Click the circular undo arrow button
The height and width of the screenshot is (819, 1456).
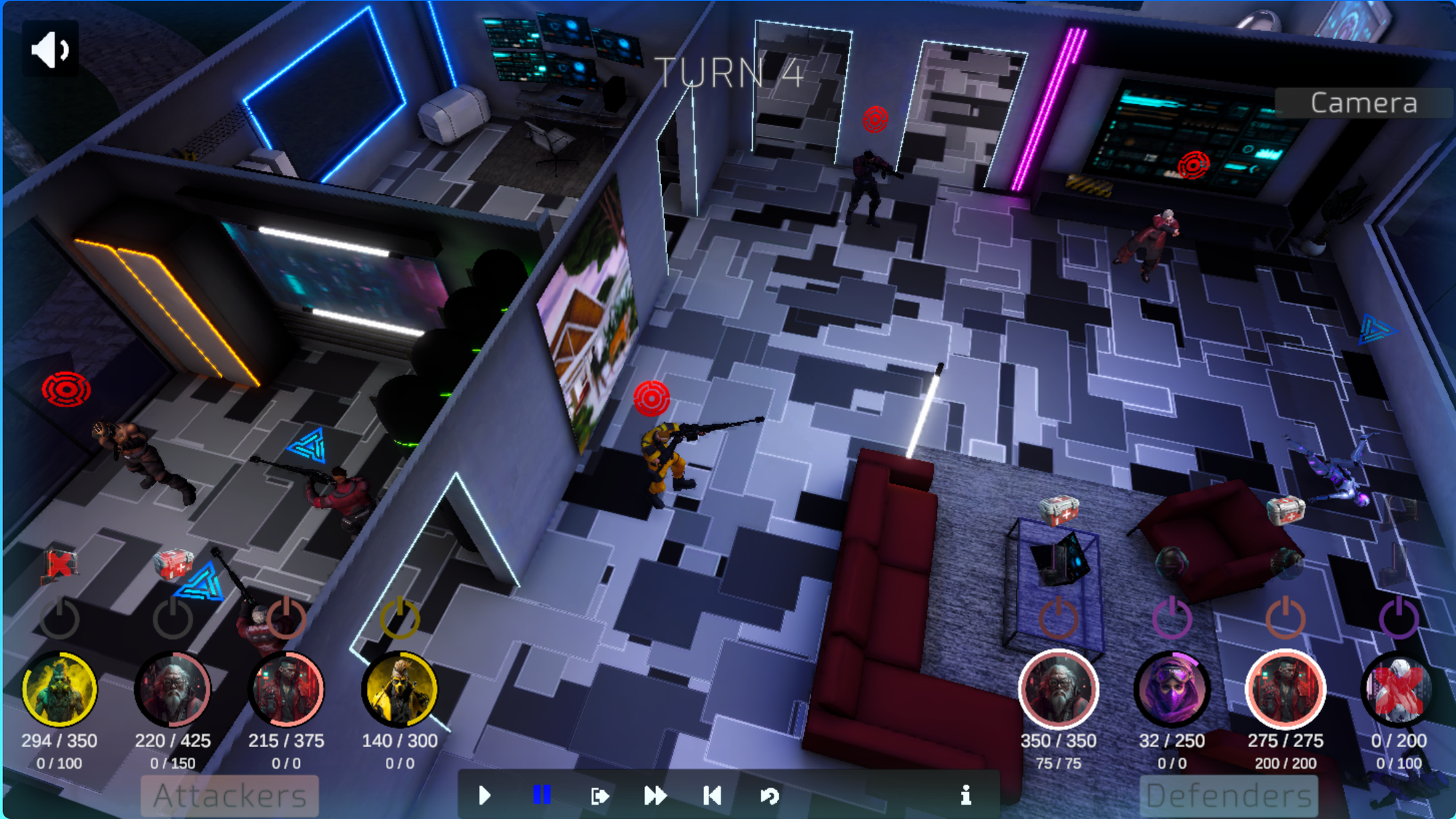click(769, 796)
